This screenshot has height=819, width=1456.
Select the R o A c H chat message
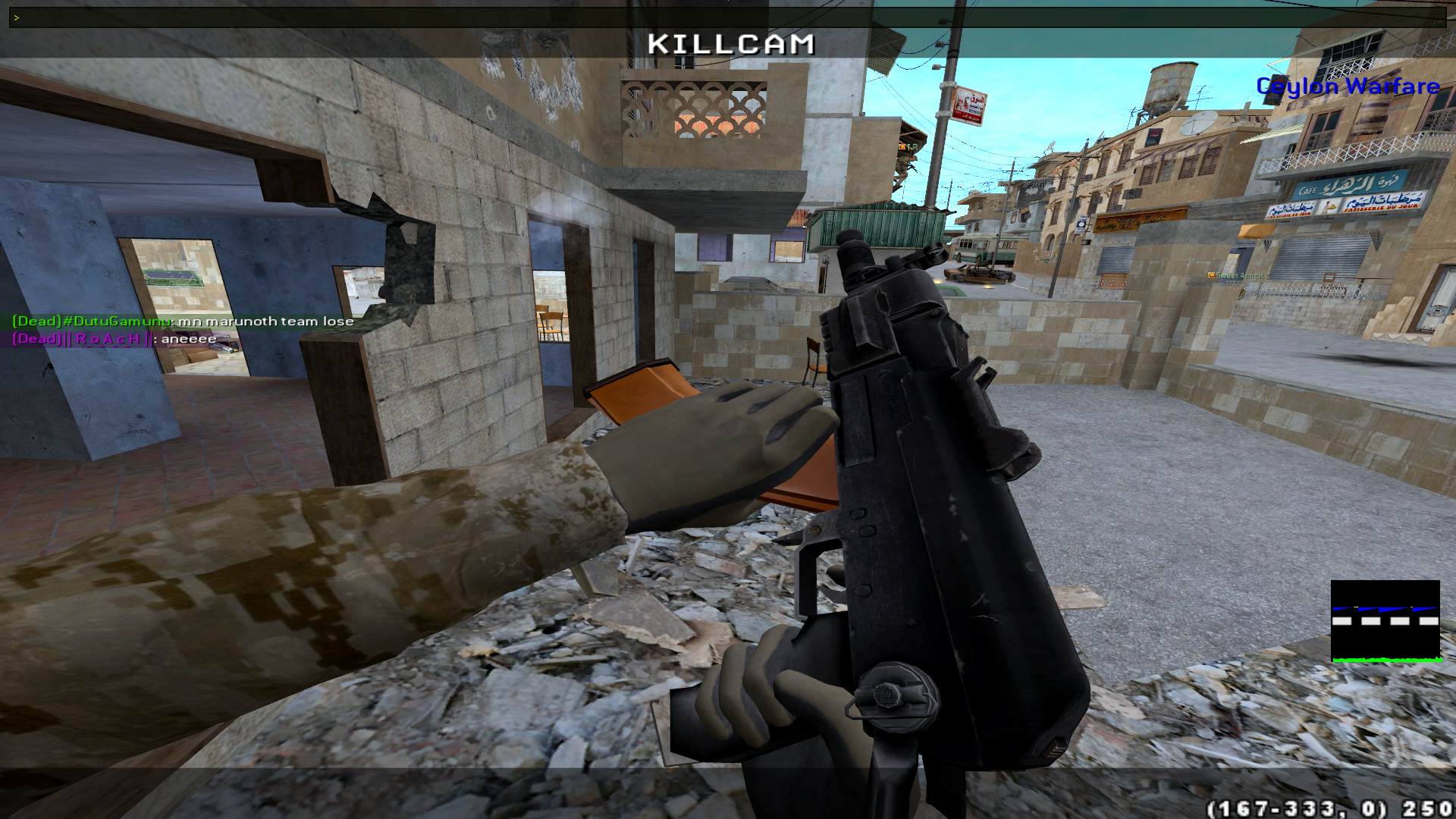pyautogui.click(x=115, y=339)
